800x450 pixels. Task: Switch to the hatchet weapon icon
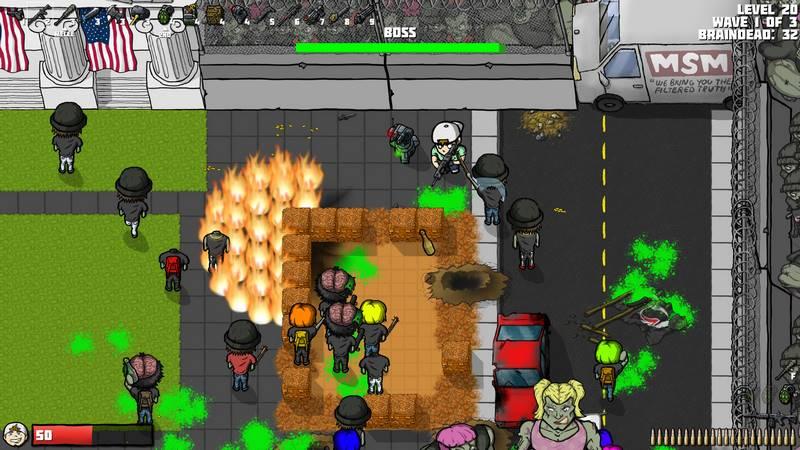(x=113, y=12)
